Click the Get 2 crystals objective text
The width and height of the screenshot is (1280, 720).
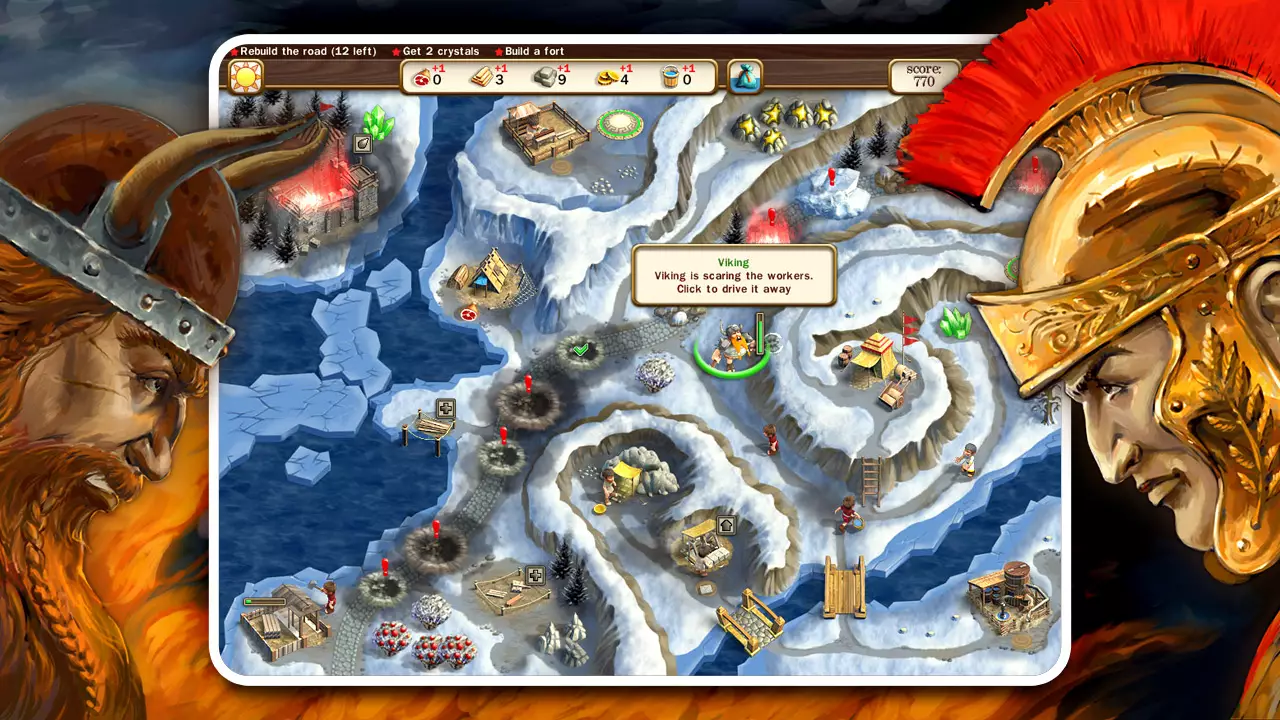440,51
